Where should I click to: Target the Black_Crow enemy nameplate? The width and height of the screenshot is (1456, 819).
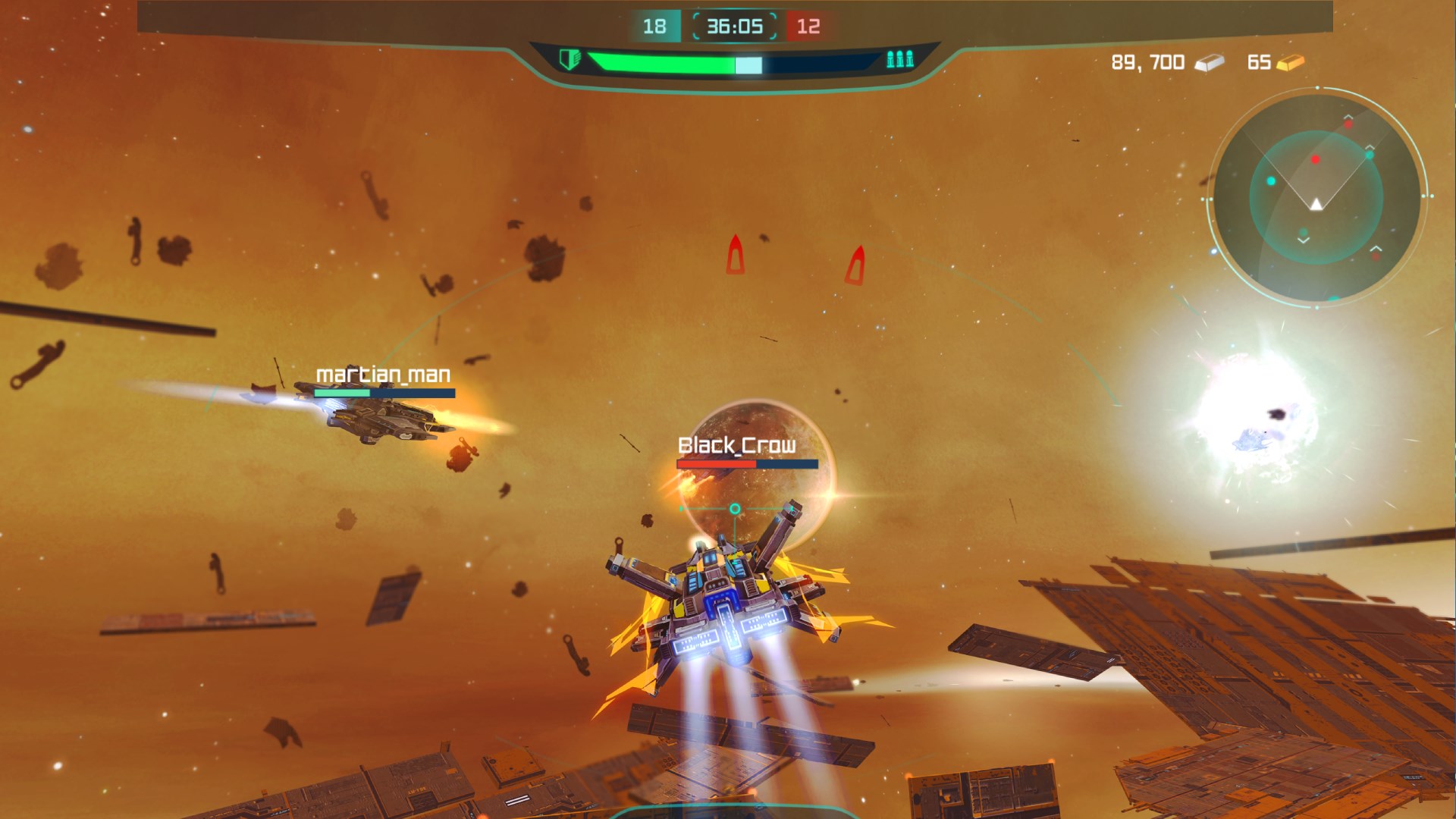736,445
